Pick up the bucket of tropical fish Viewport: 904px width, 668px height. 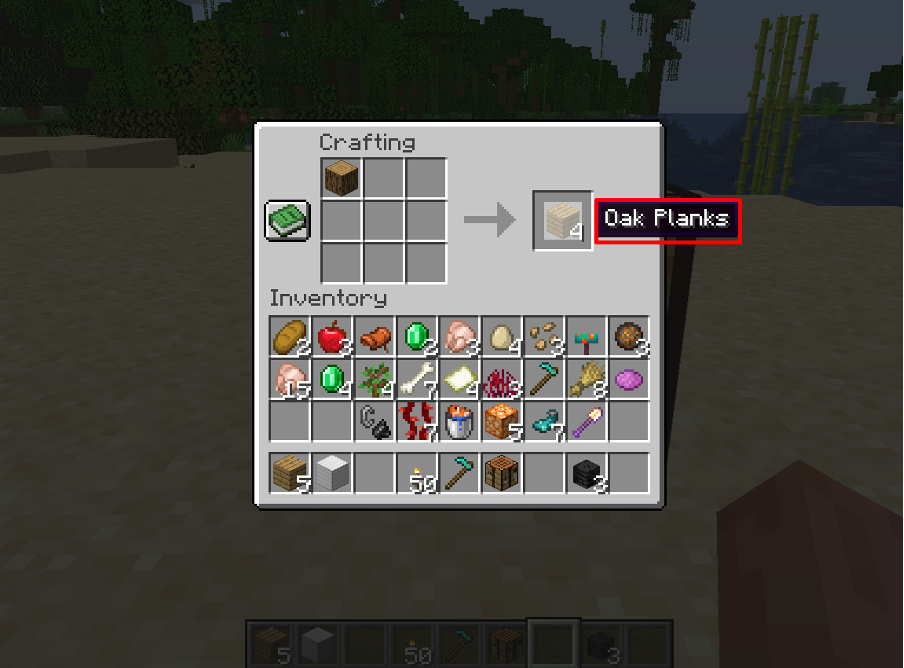pyautogui.click(x=459, y=422)
